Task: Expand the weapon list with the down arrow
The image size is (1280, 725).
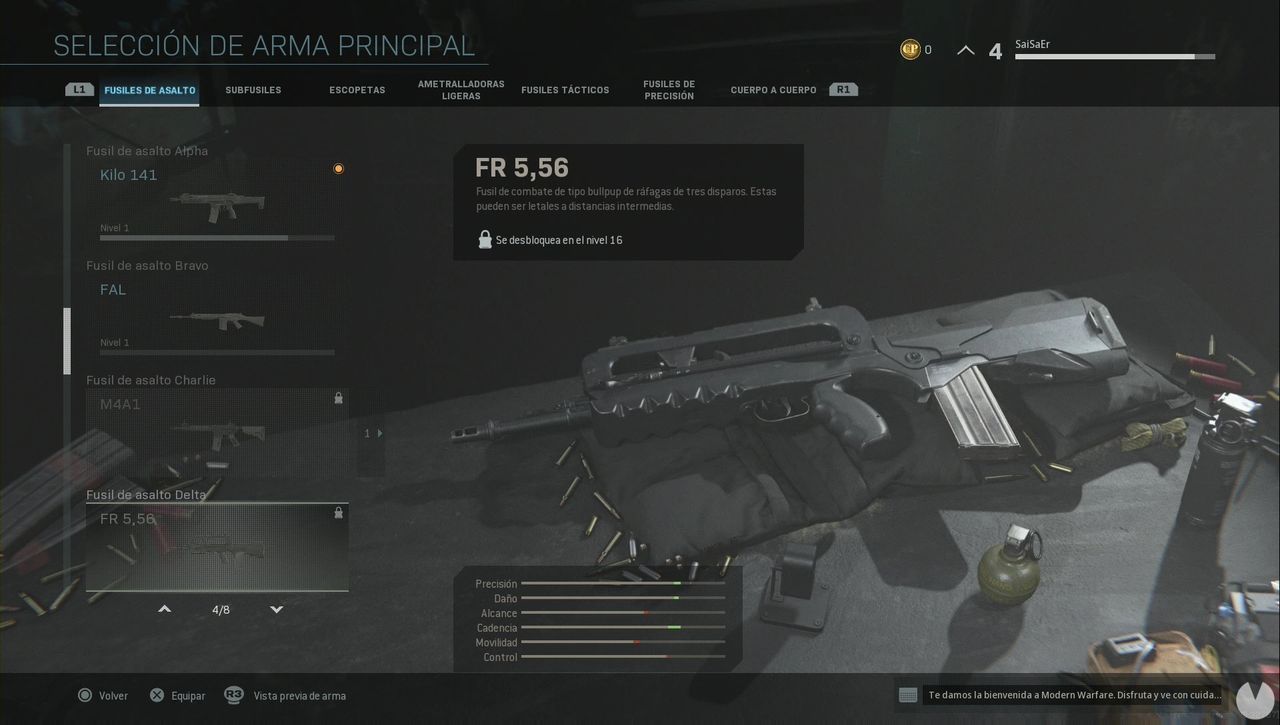Action: tap(276, 608)
